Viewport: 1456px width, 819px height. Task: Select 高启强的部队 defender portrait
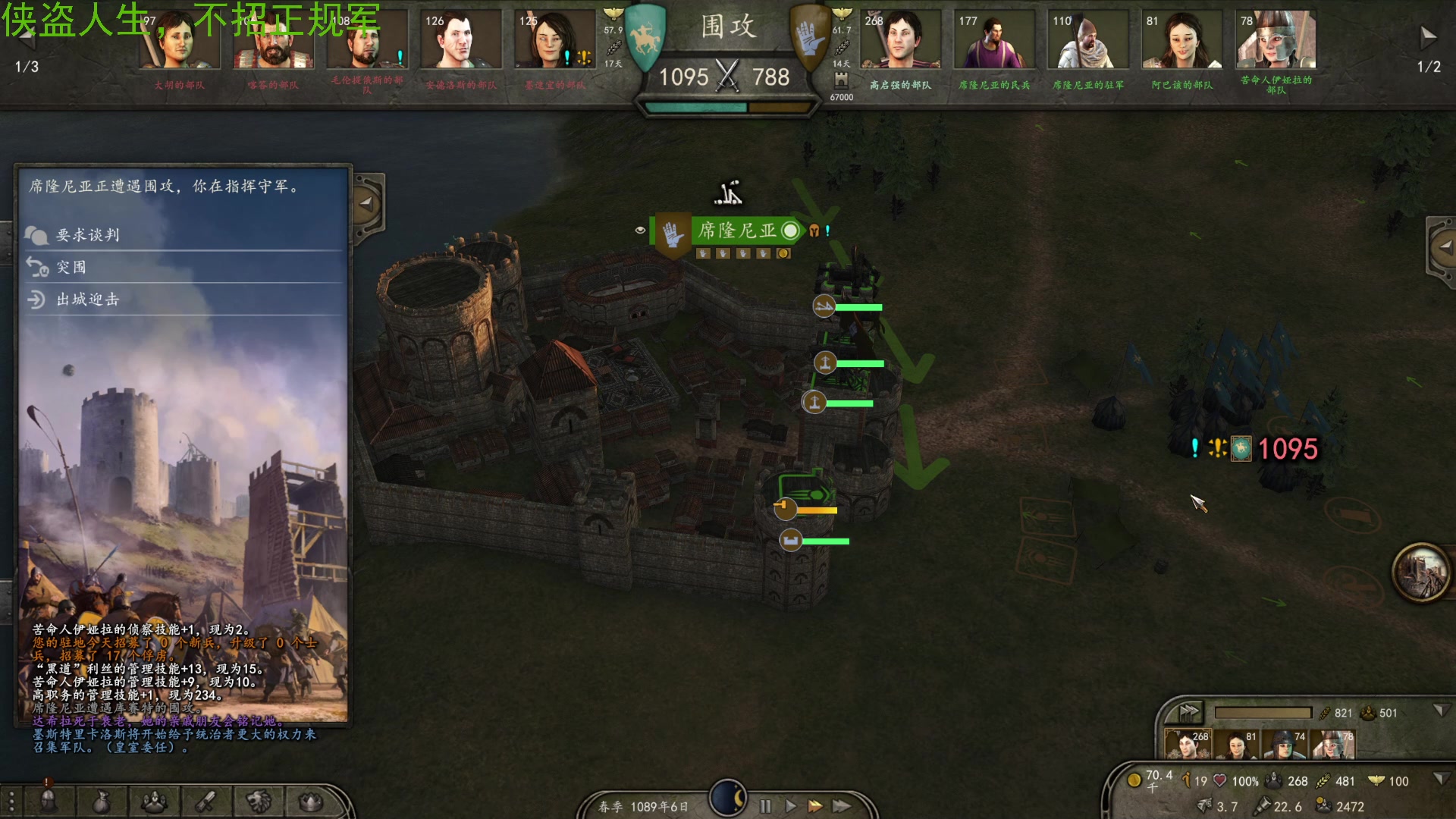[900, 42]
